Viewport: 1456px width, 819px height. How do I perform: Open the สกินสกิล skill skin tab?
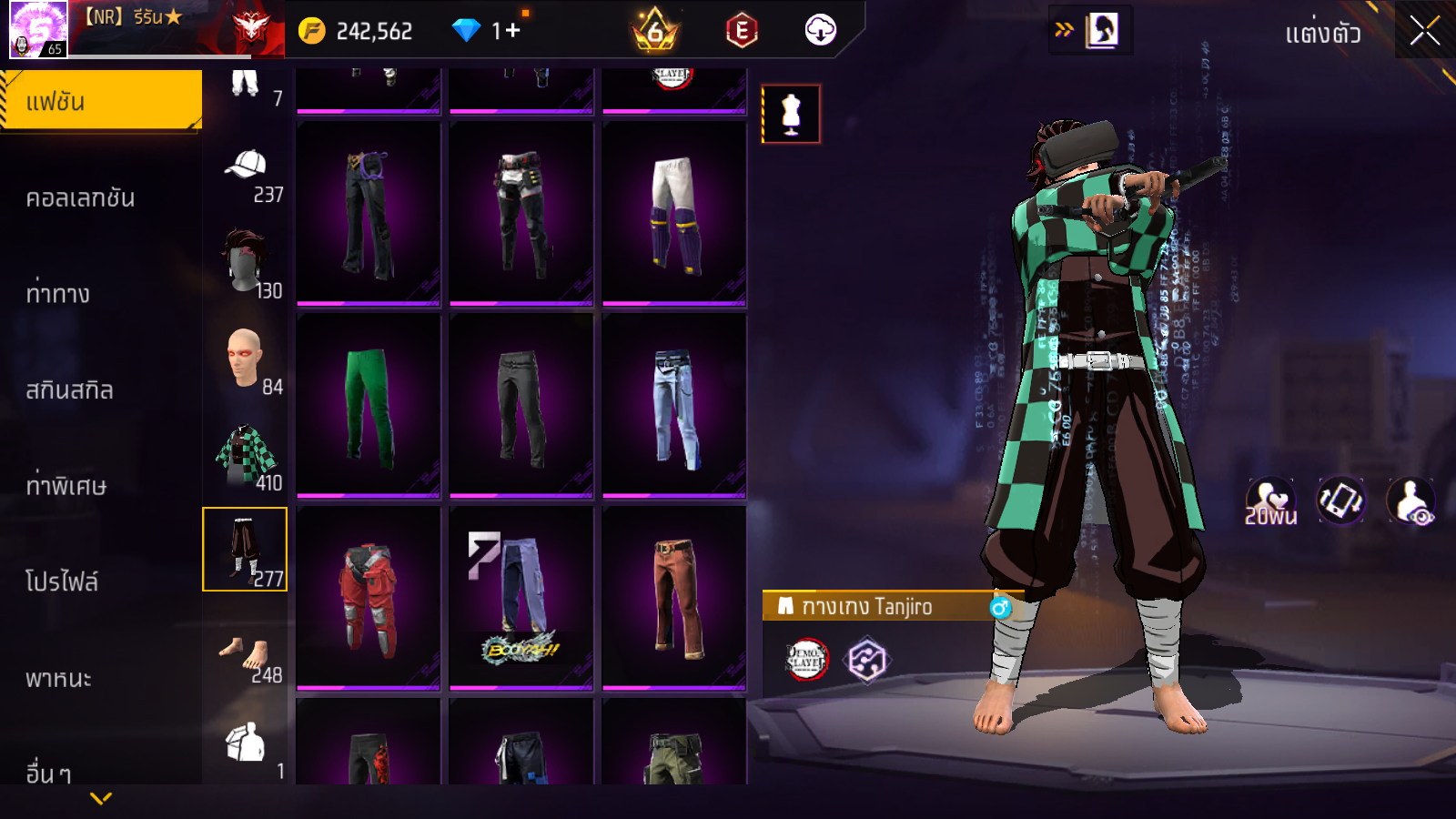[x=69, y=390]
